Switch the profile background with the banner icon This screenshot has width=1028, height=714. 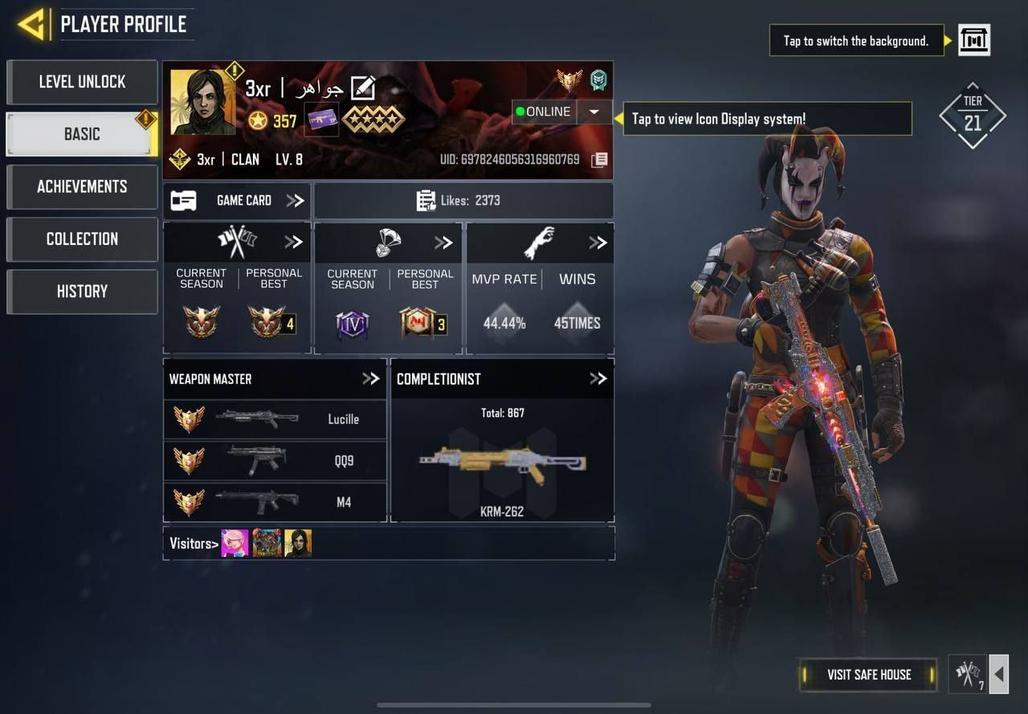974,40
